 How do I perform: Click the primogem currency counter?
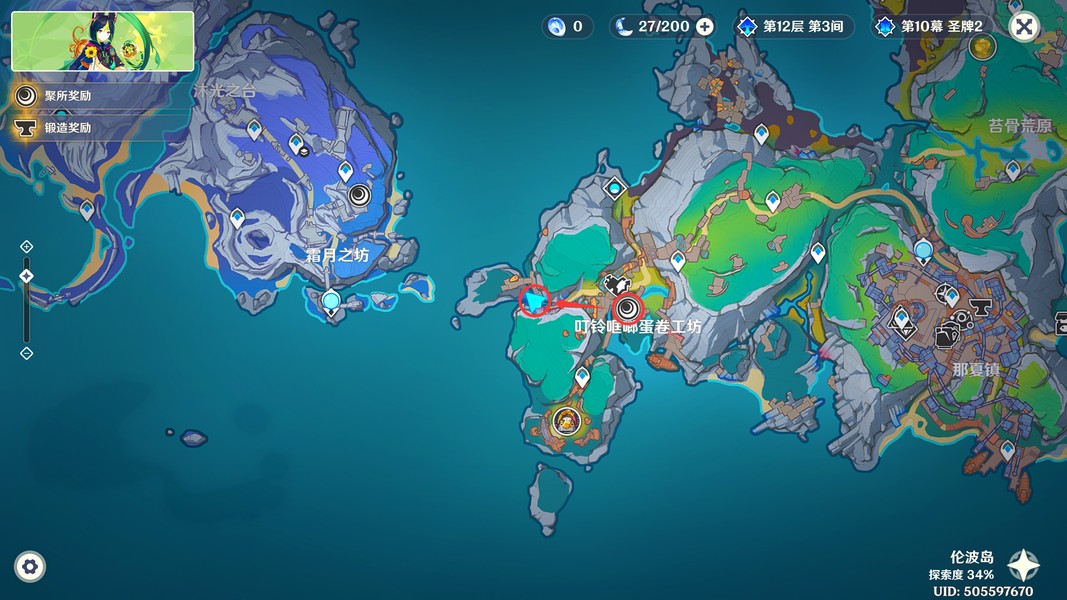(x=566, y=27)
